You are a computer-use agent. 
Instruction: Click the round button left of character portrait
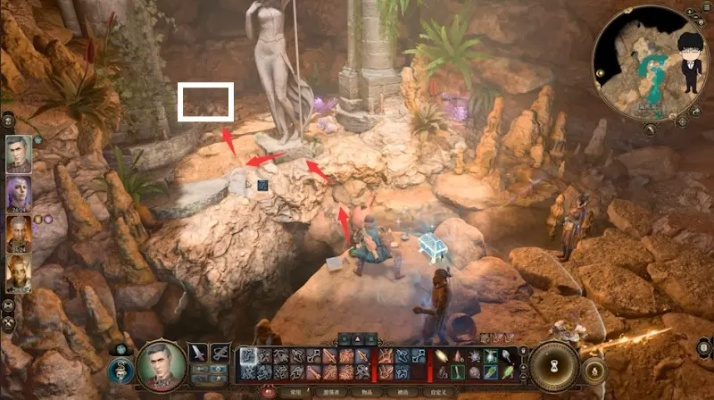click(119, 370)
